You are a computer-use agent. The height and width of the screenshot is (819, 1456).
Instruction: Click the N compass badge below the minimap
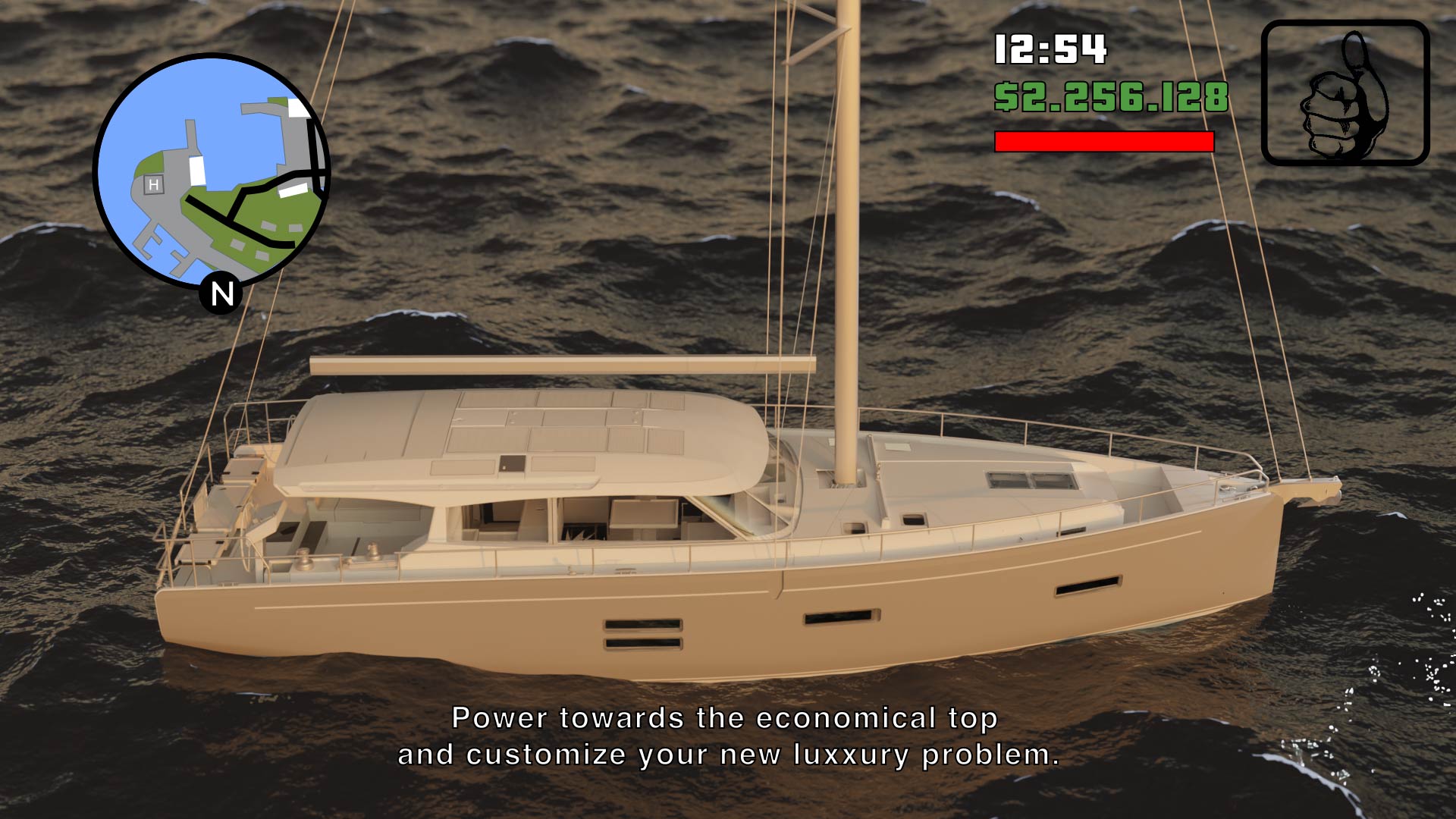pos(221,294)
